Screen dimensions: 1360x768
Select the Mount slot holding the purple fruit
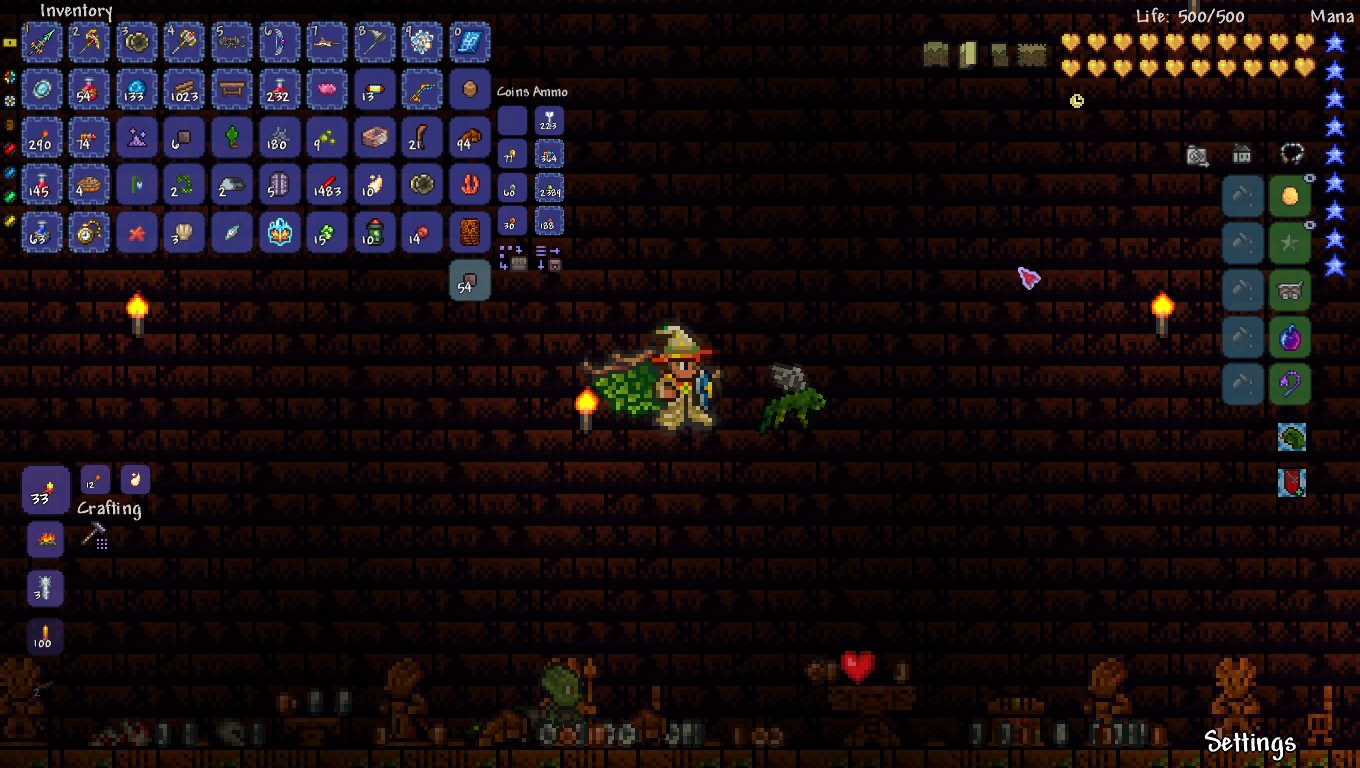coord(1291,337)
